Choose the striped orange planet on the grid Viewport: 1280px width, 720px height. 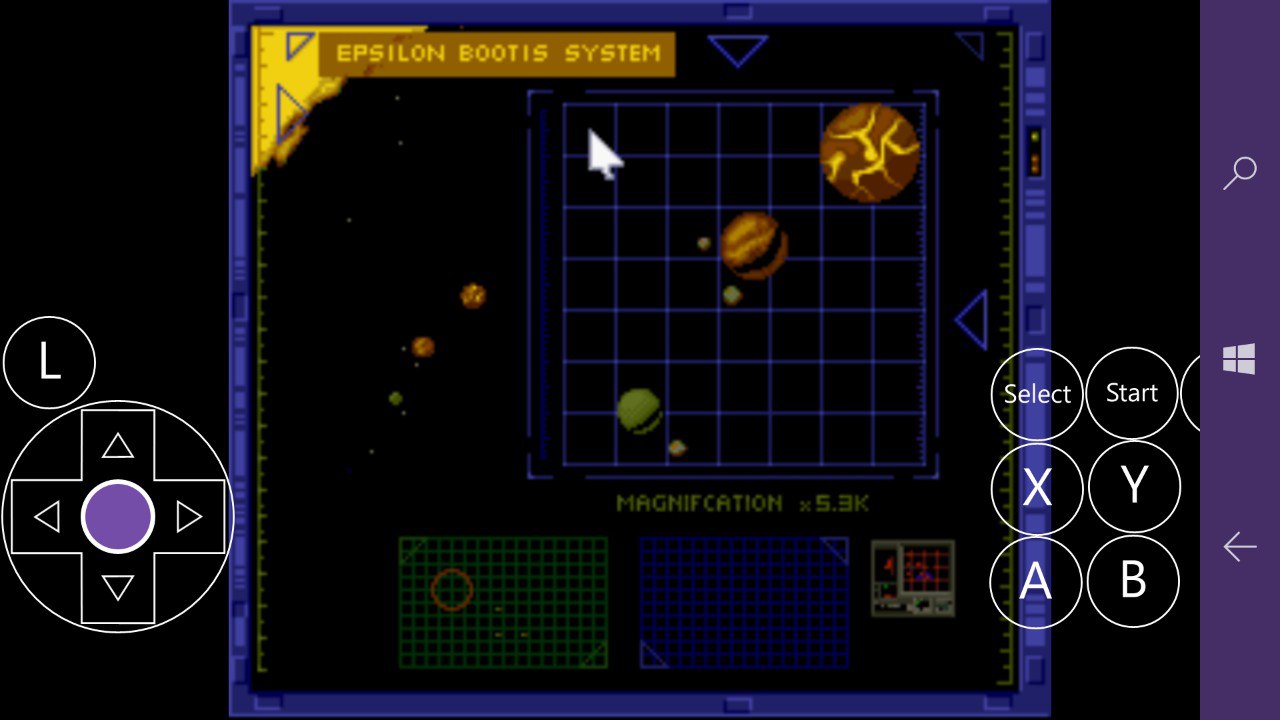(753, 244)
